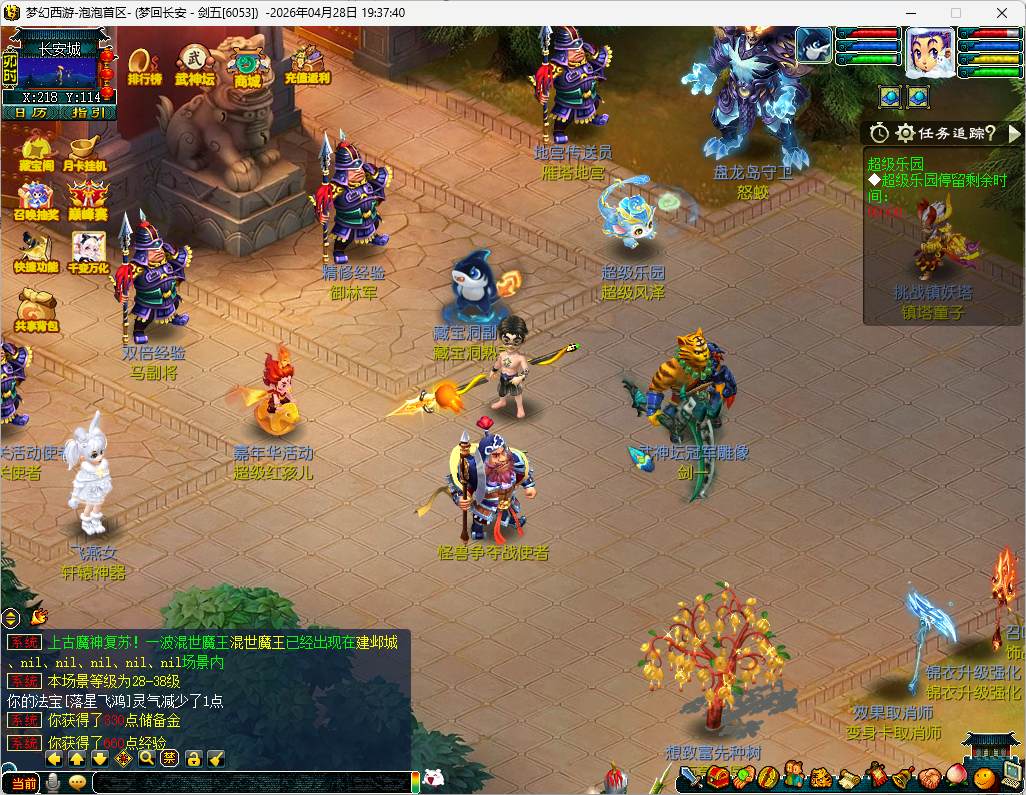This screenshot has width=1026, height=795.
Task: Click the 当前 chat channel button
Action: tap(22, 783)
